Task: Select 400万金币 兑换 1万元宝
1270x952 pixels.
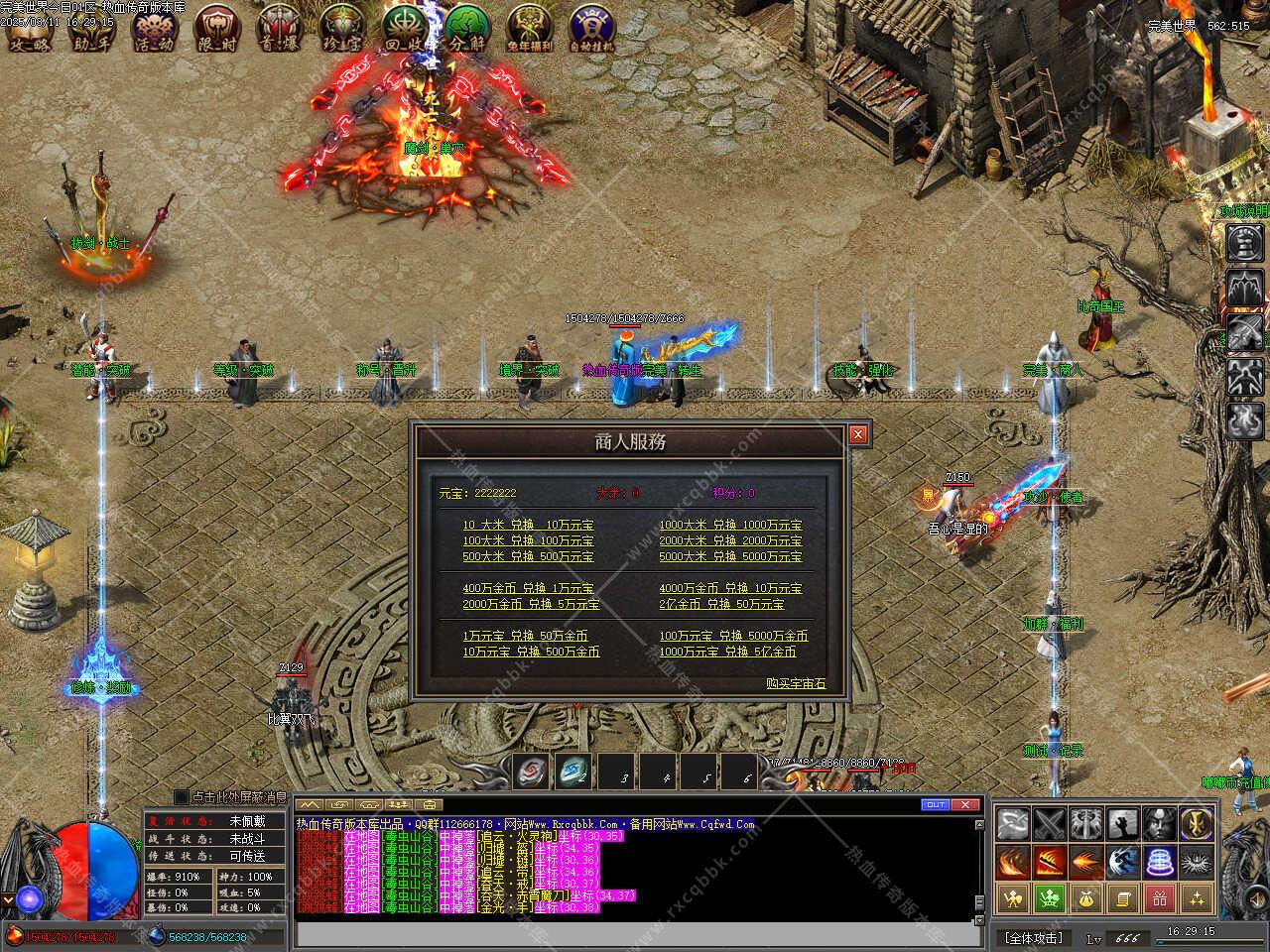Action: [x=528, y=588]
